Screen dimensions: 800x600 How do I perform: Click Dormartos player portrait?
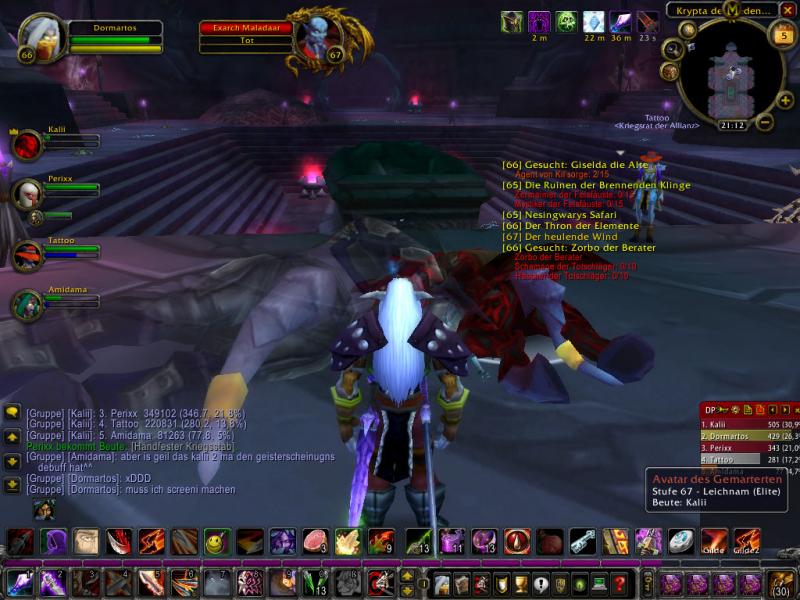pos(41,36)
